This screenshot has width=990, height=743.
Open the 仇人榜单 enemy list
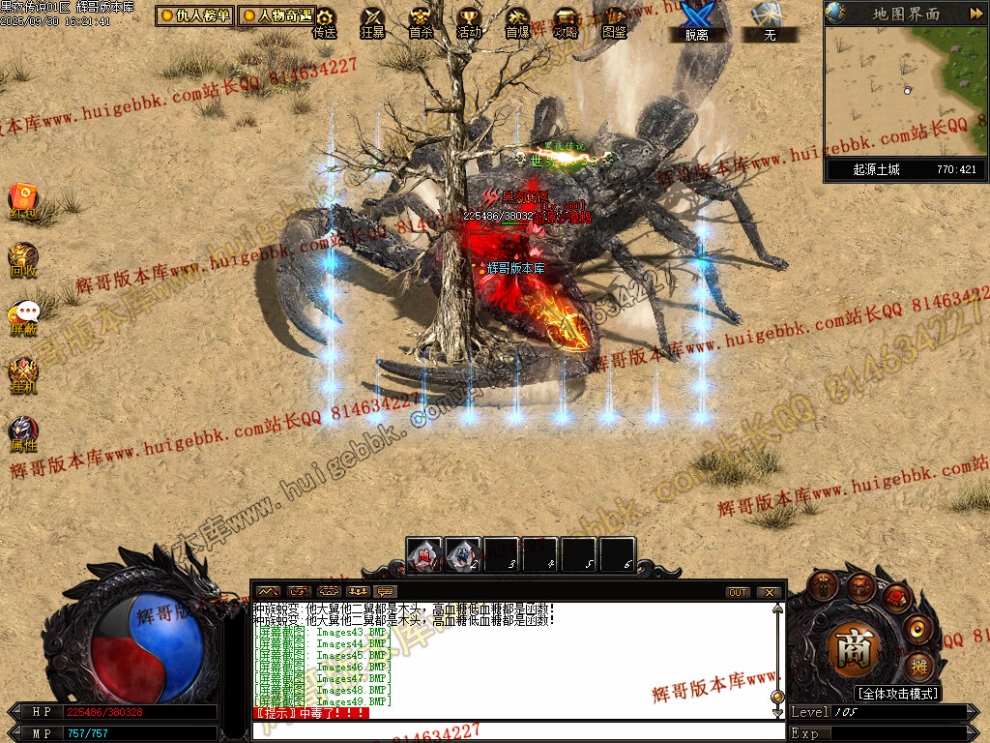point(195,16)
